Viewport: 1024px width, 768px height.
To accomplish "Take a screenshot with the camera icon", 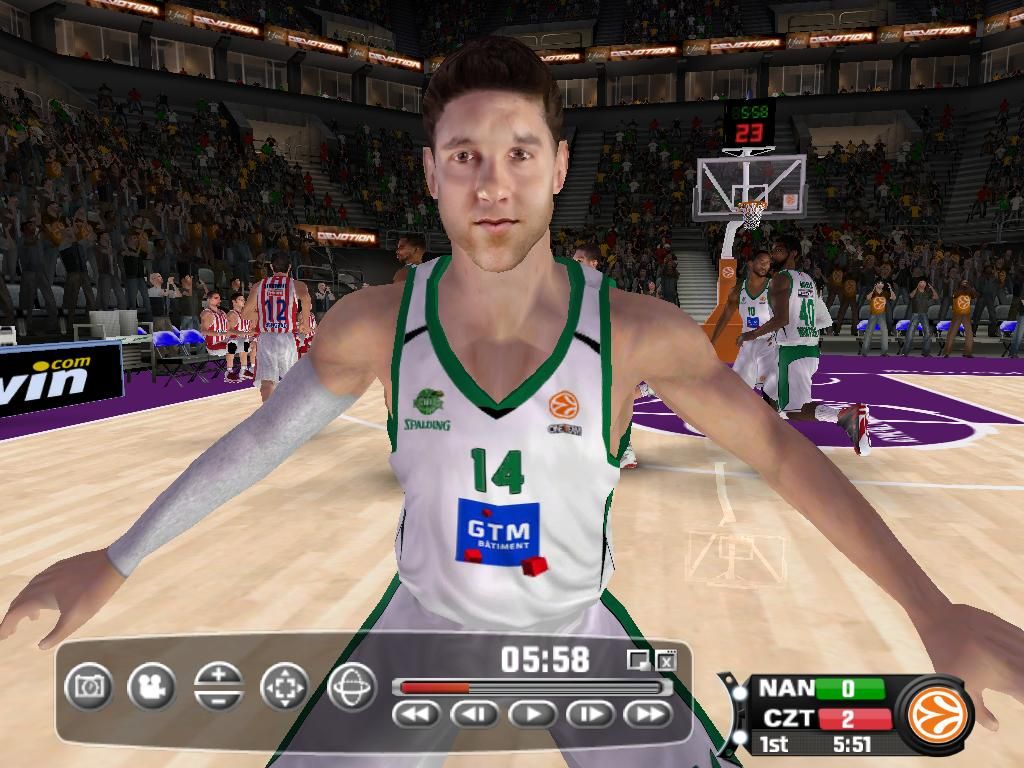I will [x=89, y=687].
